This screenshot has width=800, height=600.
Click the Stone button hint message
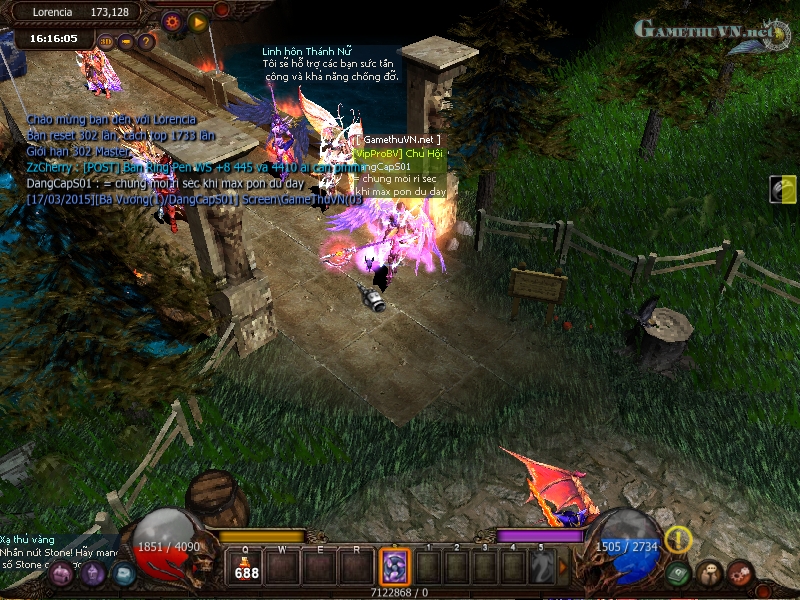pyautogui.click(x=59, y=552)
